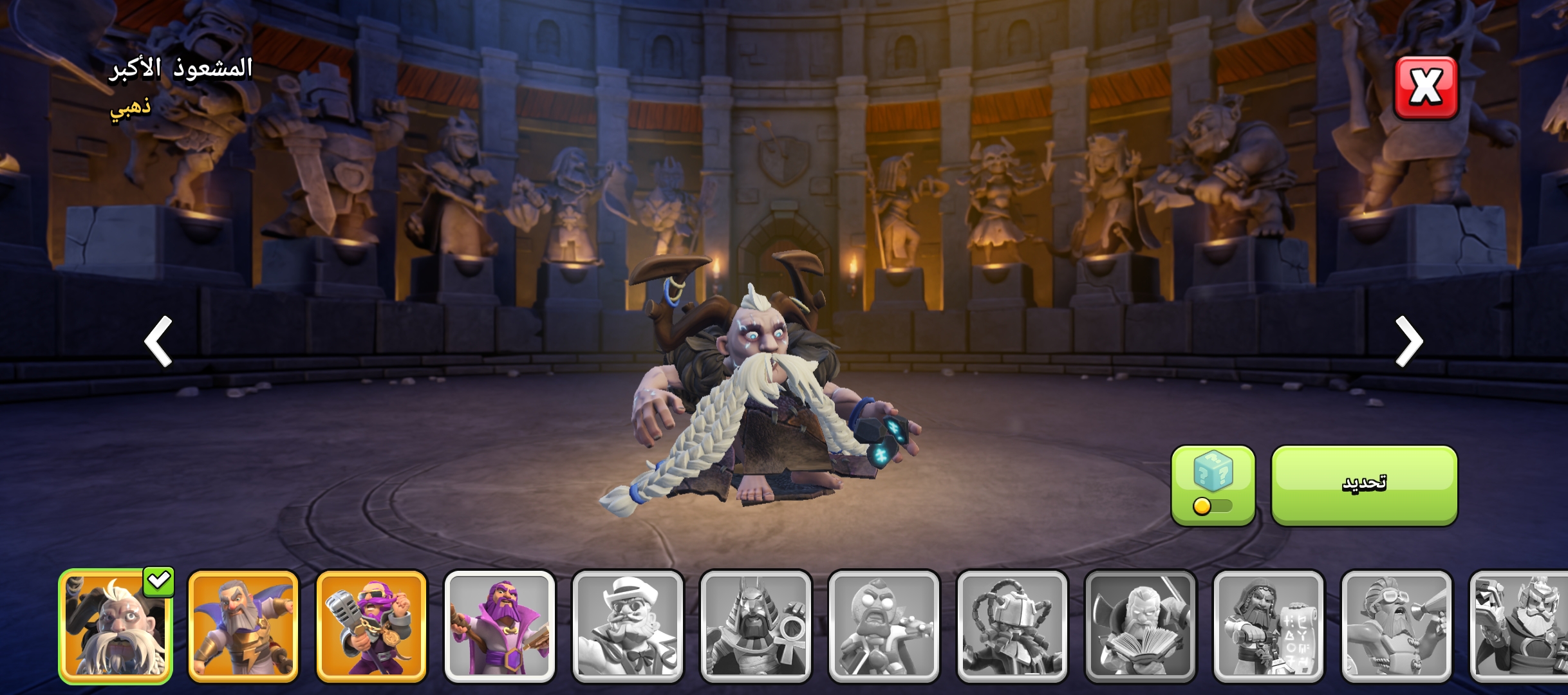Select the locked crowned warden skin
The height and width of the screenshot is (695, 1568).
point(1520,626)
